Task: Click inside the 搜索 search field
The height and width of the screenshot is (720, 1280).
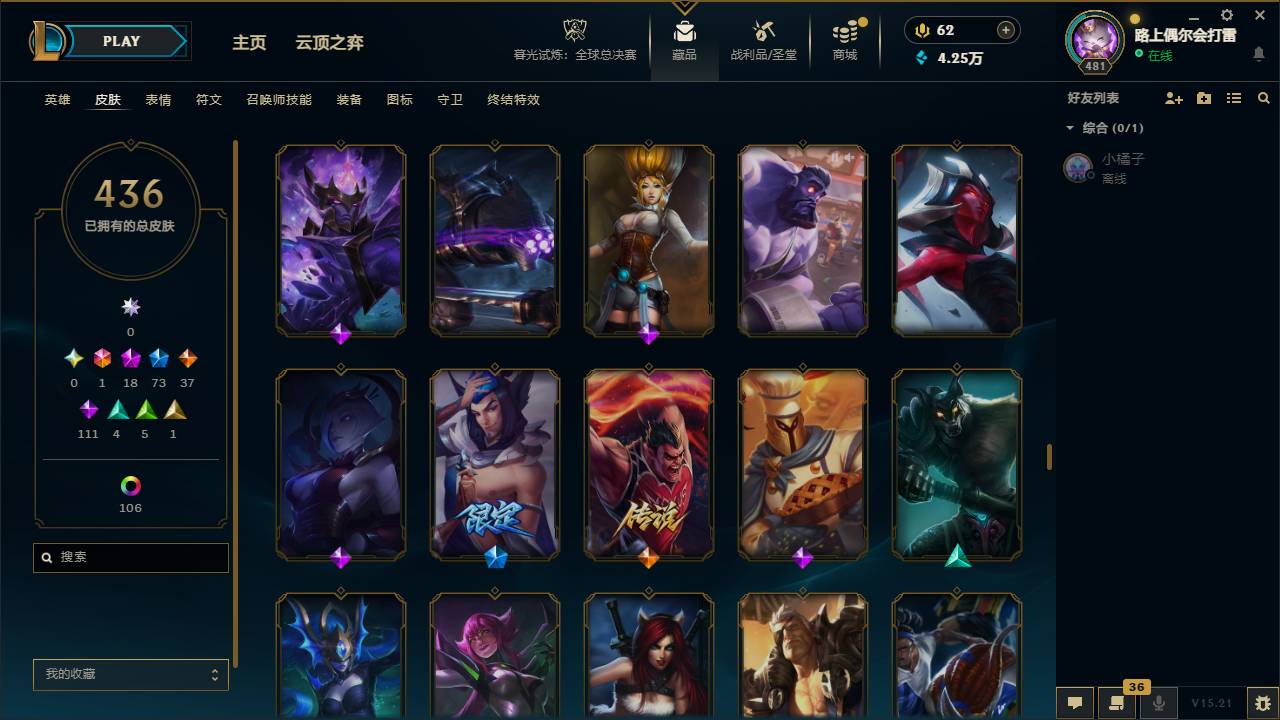Action: click(130, 557)
